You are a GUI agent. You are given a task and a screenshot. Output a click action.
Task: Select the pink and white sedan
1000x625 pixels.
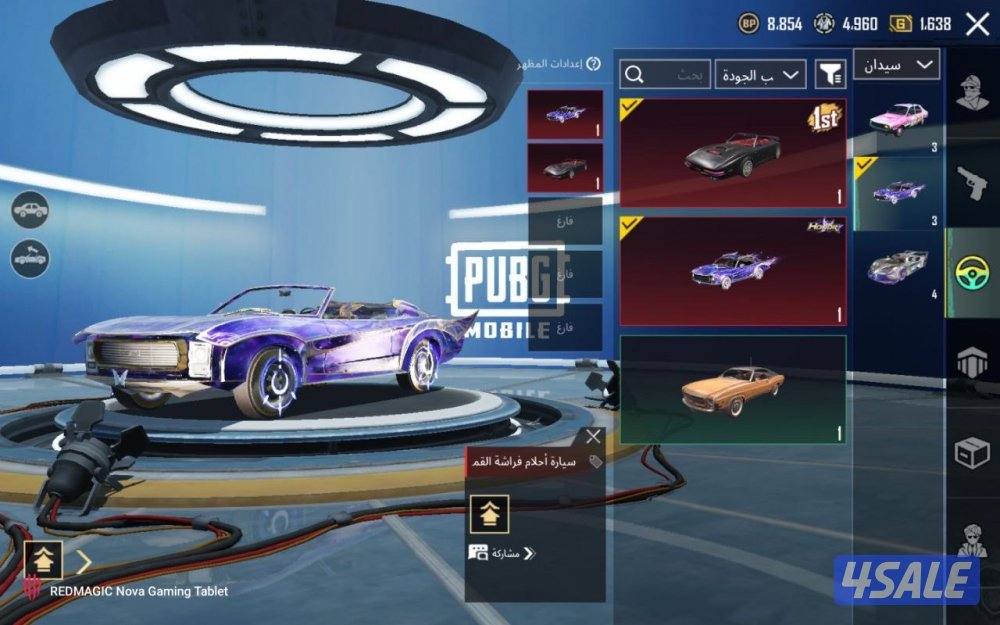coord(897,120)
